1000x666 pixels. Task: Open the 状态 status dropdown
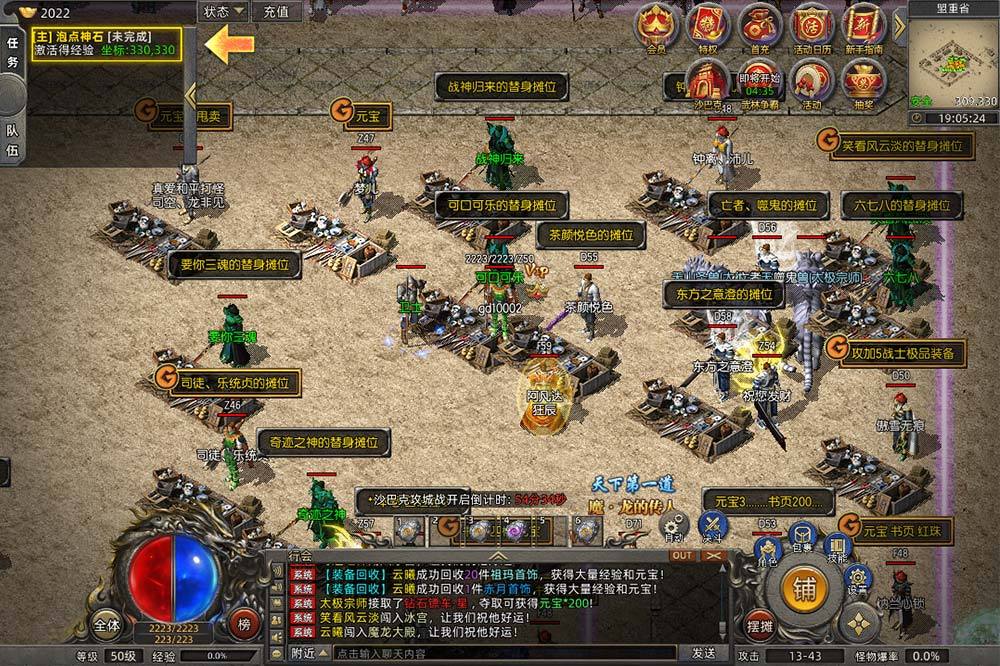[x=222, y=12]
